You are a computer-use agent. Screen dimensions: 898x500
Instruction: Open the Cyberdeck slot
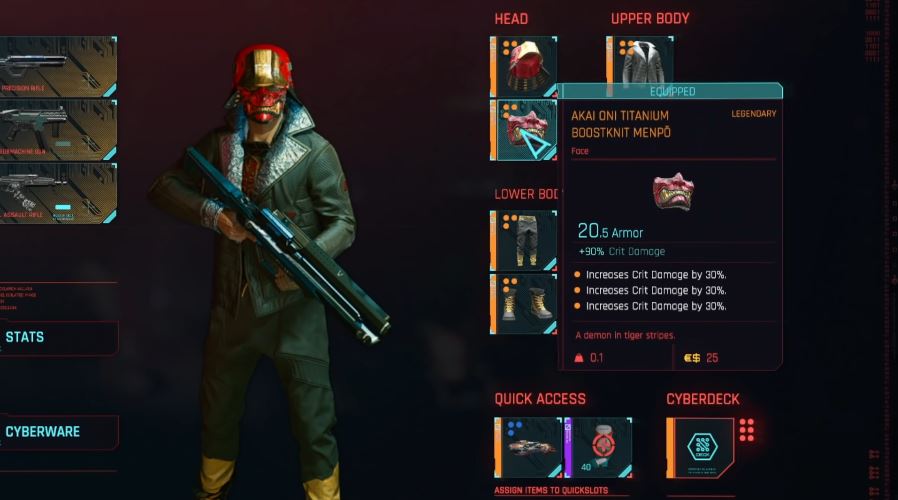pyautogui.click(x=698, y=447)
